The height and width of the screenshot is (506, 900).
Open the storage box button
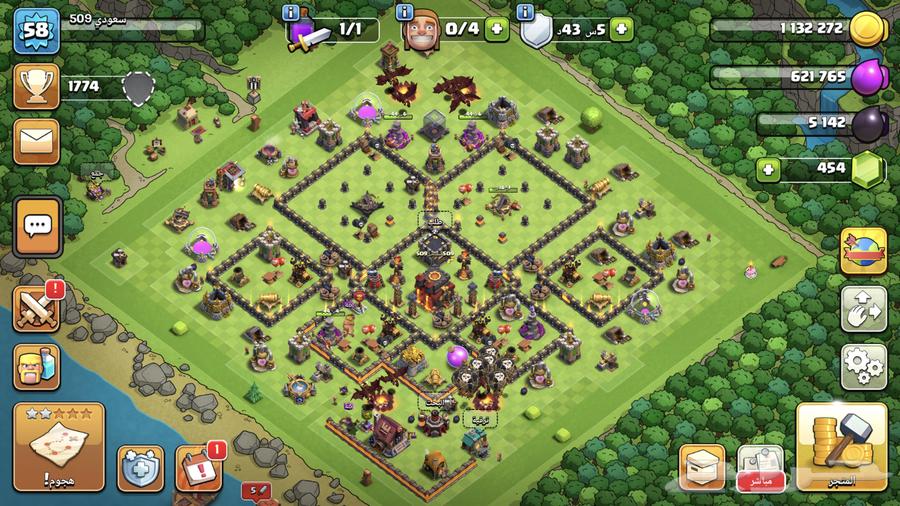coord(702,467)
